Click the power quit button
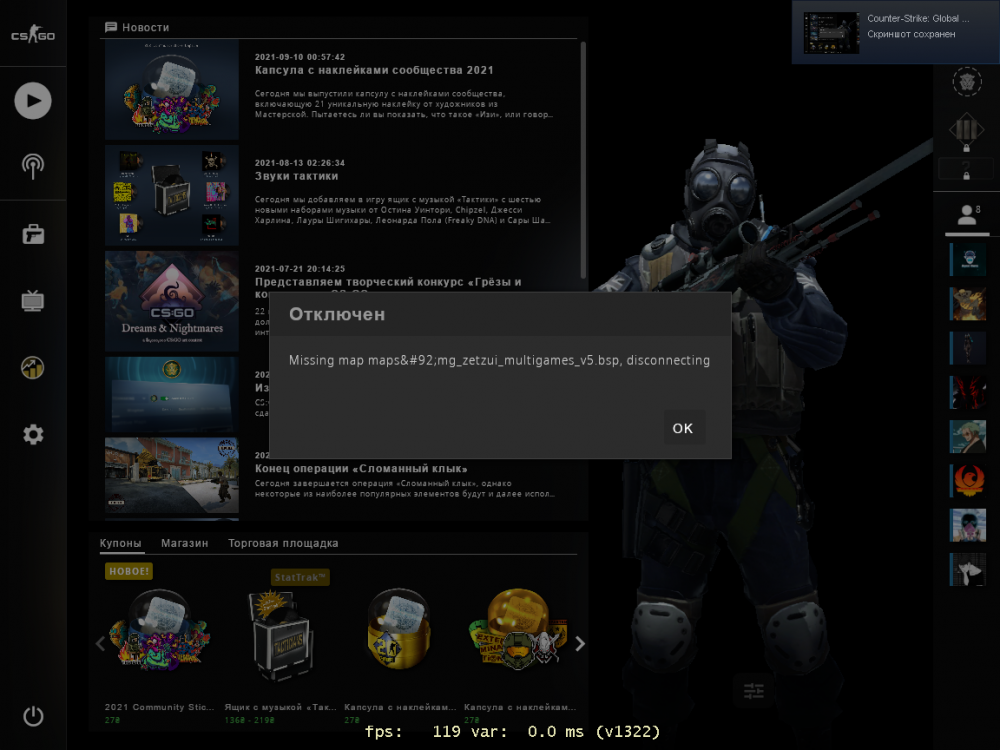Image resolution: width=1000 pixels, height=750 pixels. point(33,716)
